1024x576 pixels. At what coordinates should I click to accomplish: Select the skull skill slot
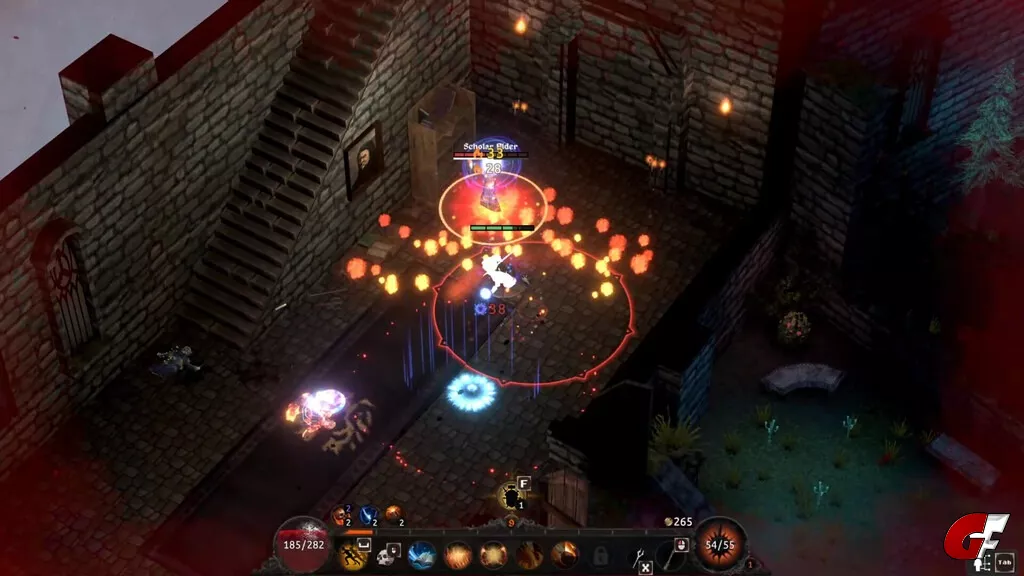(x=384, y=553)
